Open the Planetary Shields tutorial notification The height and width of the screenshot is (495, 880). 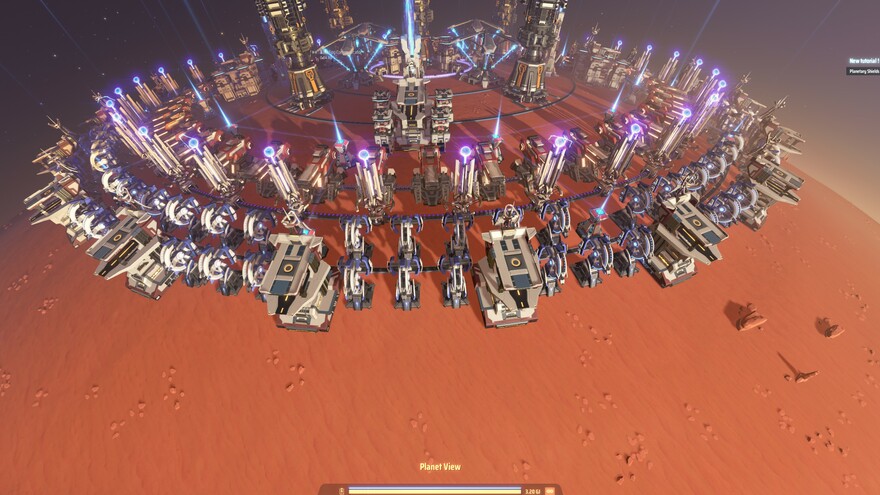pos(863,71)
